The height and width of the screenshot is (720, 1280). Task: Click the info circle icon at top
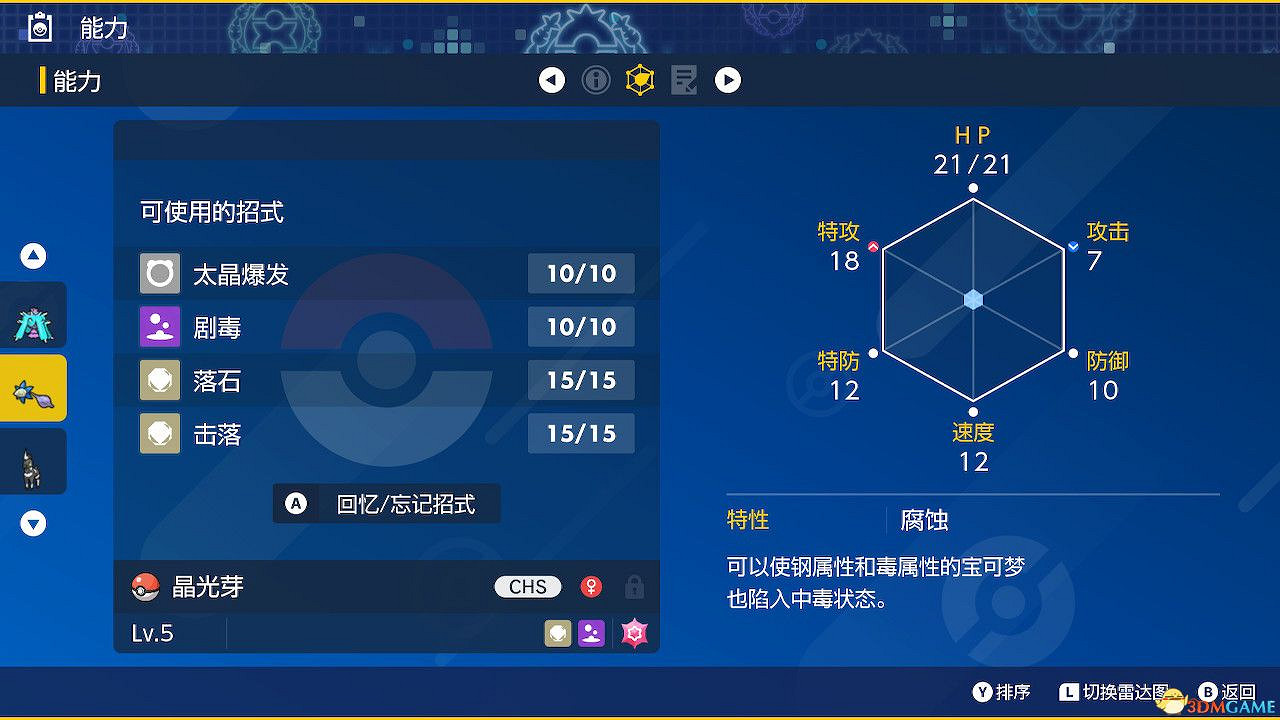[x=596, y=80]
